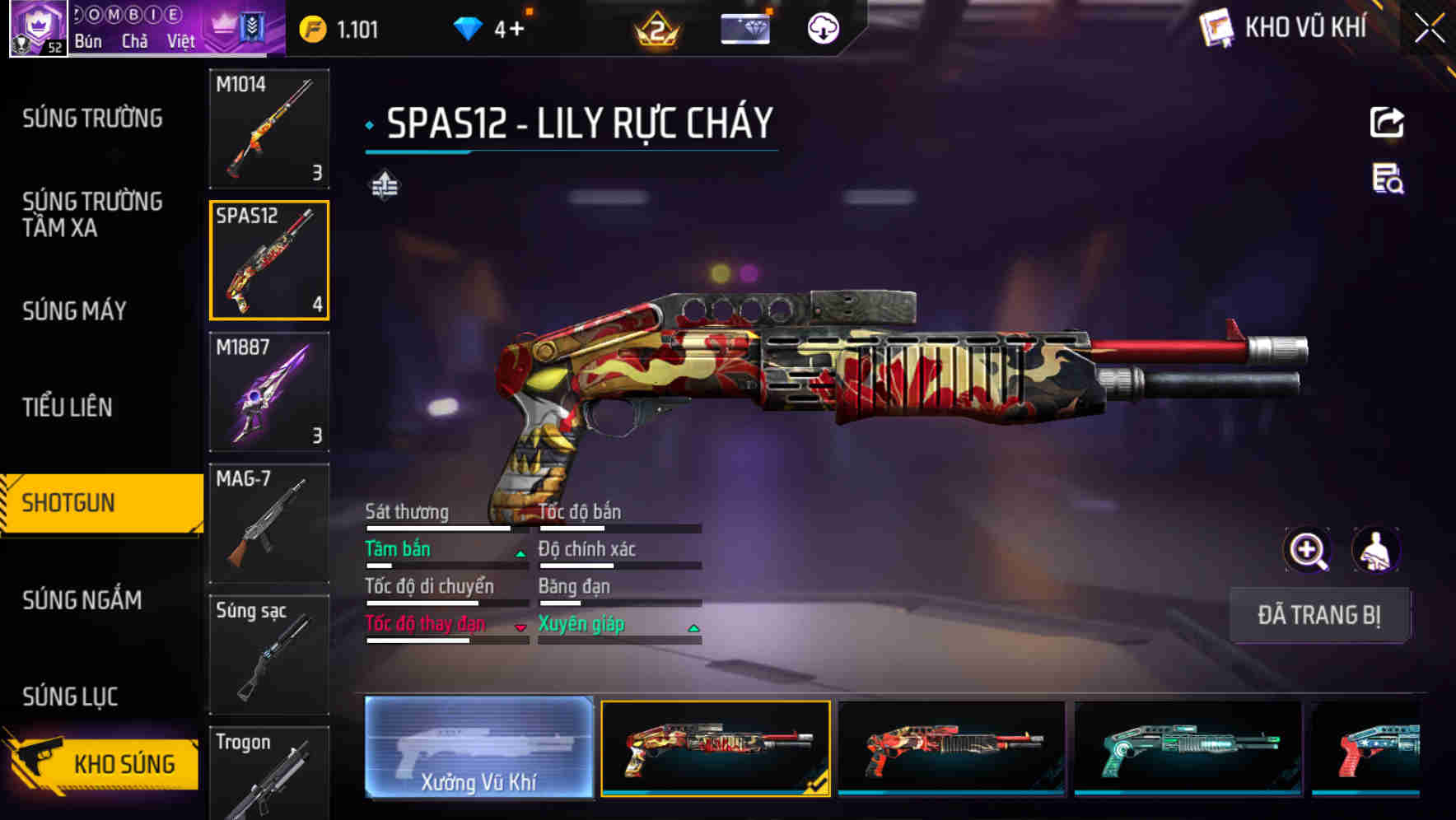Open Xưởng Vũ Khí workshop
This screenshot has height=820, width=1456.
point(478,748)
